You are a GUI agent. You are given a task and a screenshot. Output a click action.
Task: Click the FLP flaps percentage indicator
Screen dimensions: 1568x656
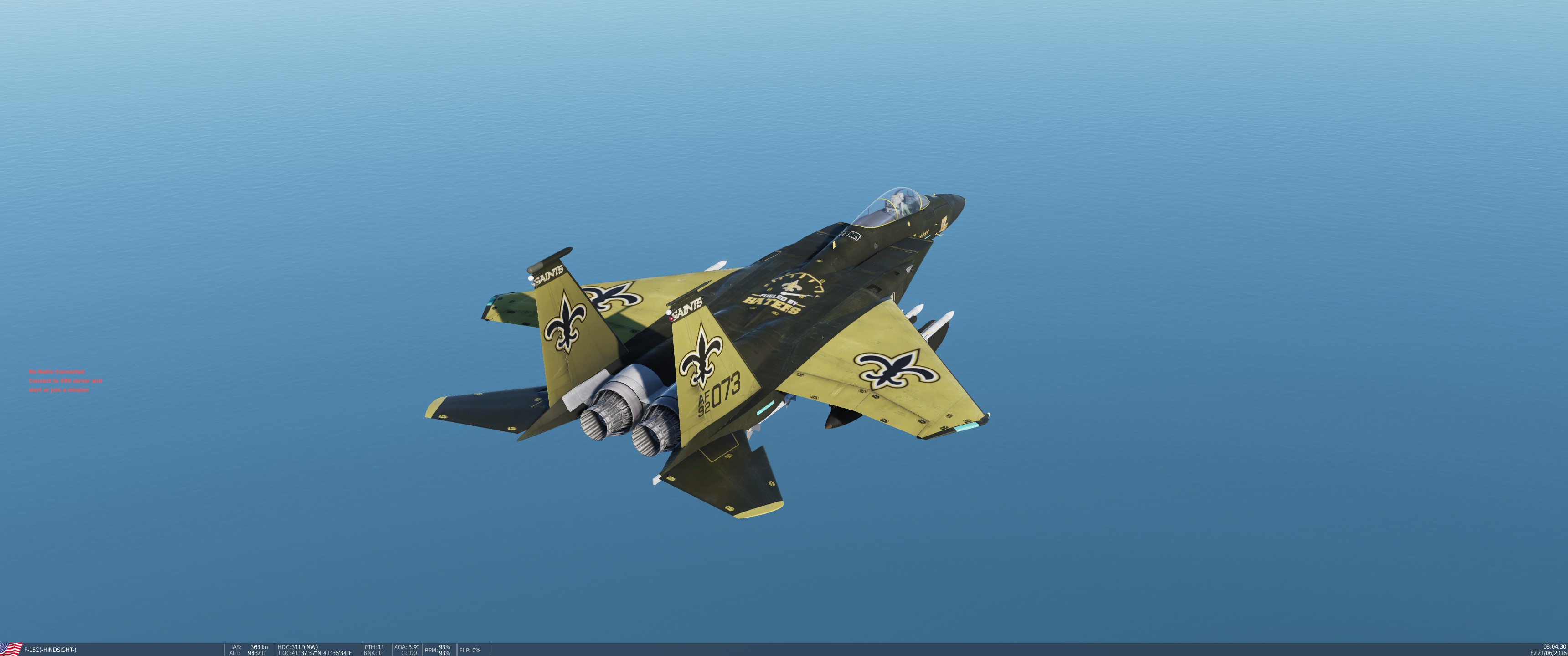pyautogui.click(x=470, y=650)
